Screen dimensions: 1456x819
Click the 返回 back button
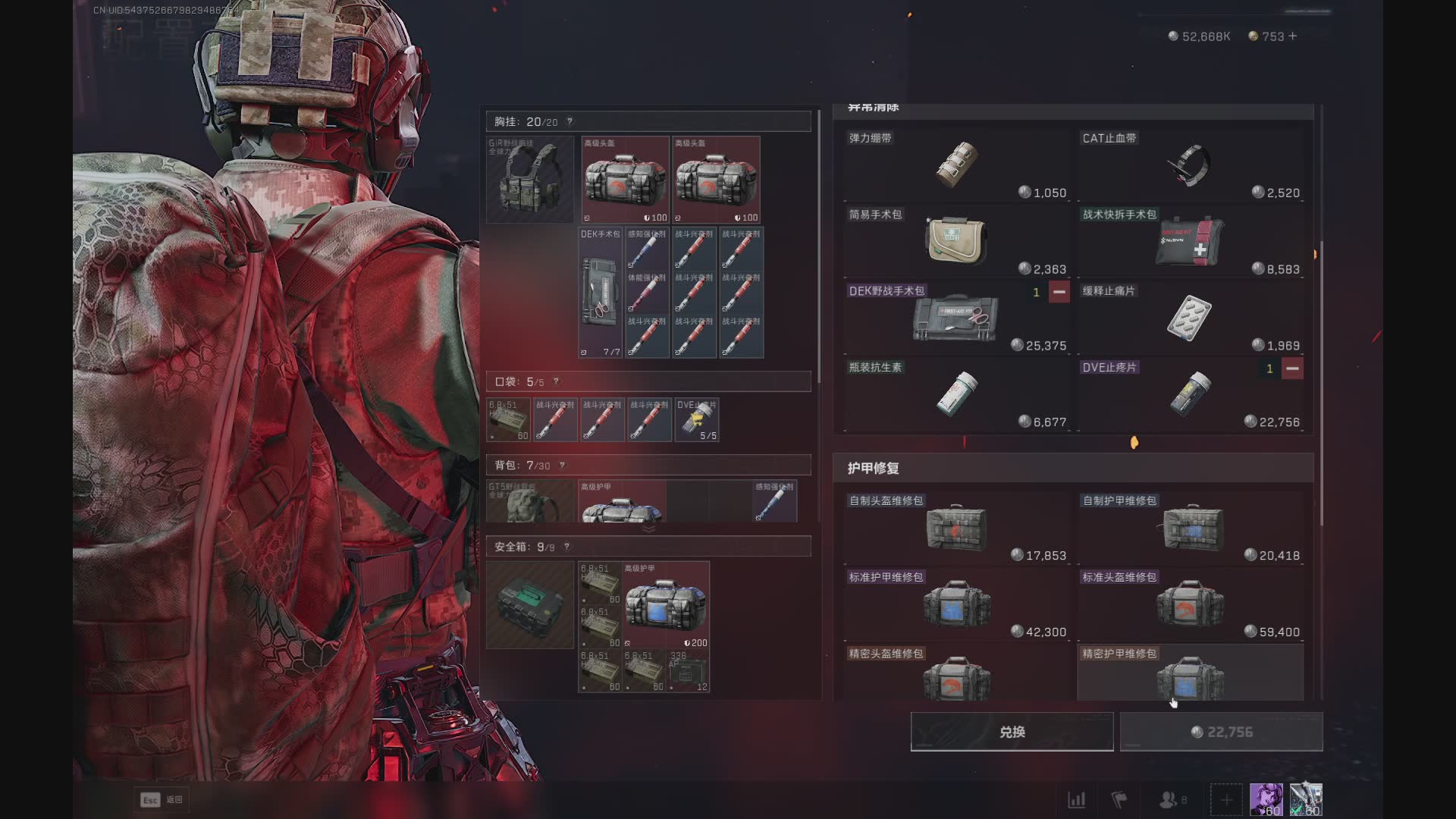[x=162, y=799]
